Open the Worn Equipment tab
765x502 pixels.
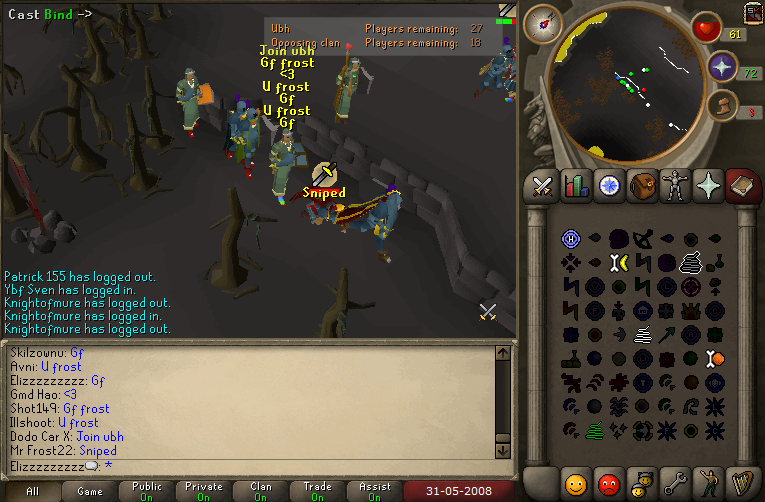coord(674,186)
